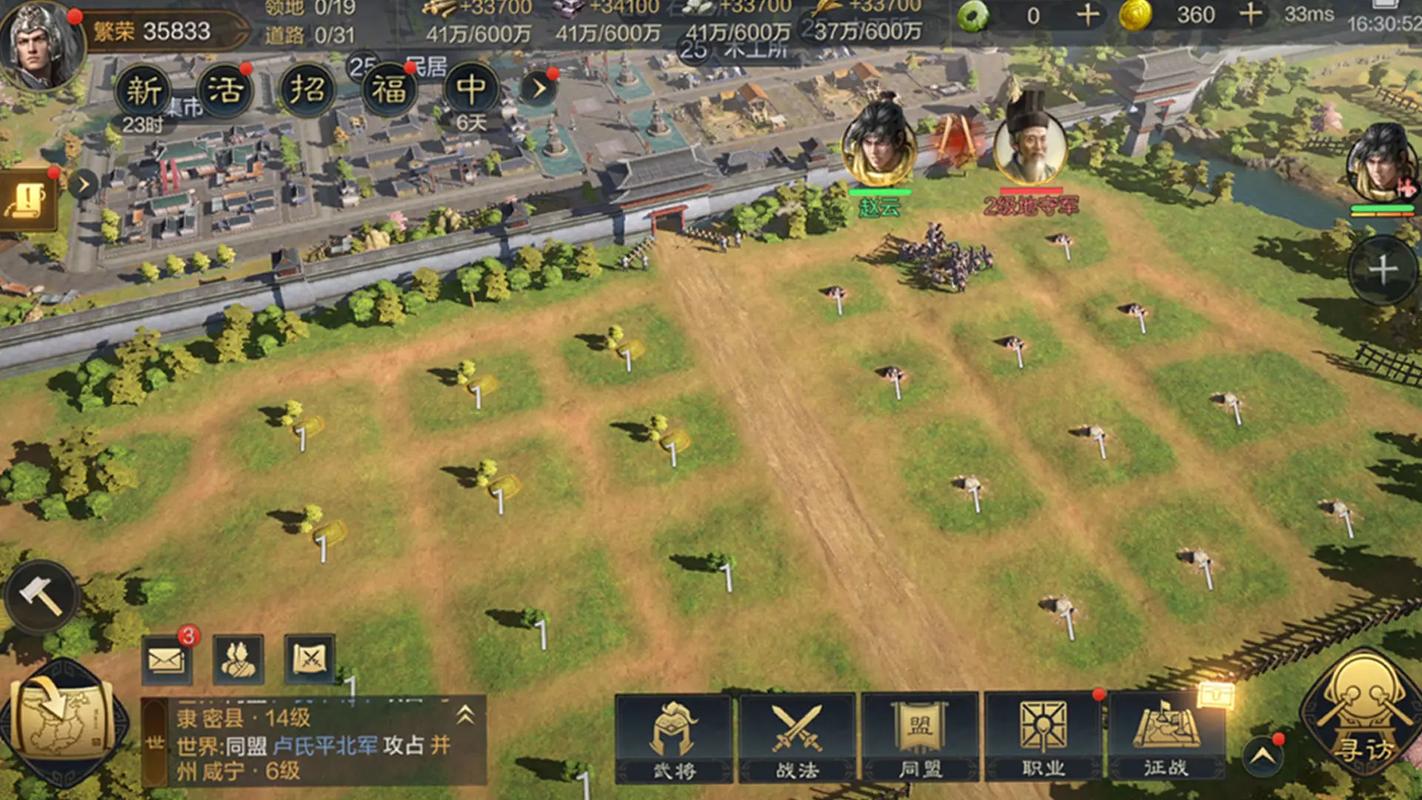Image resolution: width=1422 pixels, height=800 pixels.
Task: Open the 武将 generals menu
Action: [x=673, y=738]
